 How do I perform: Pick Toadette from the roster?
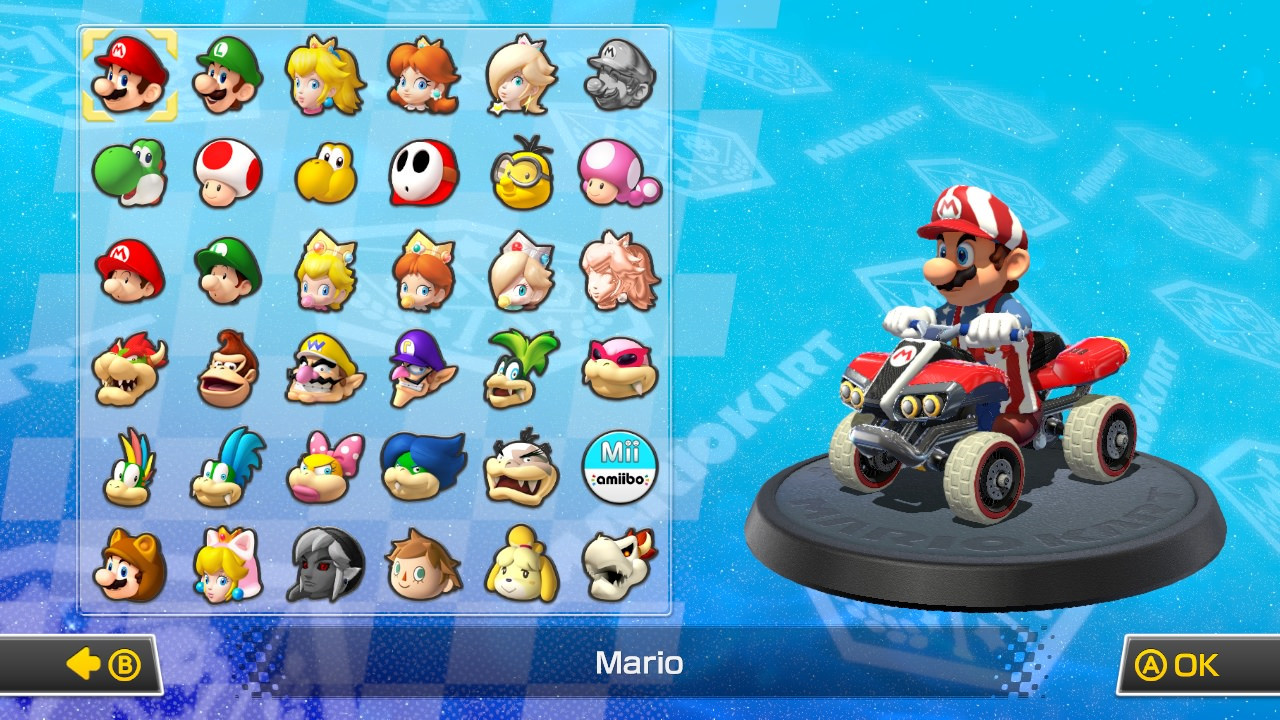(x=618, y=173)
